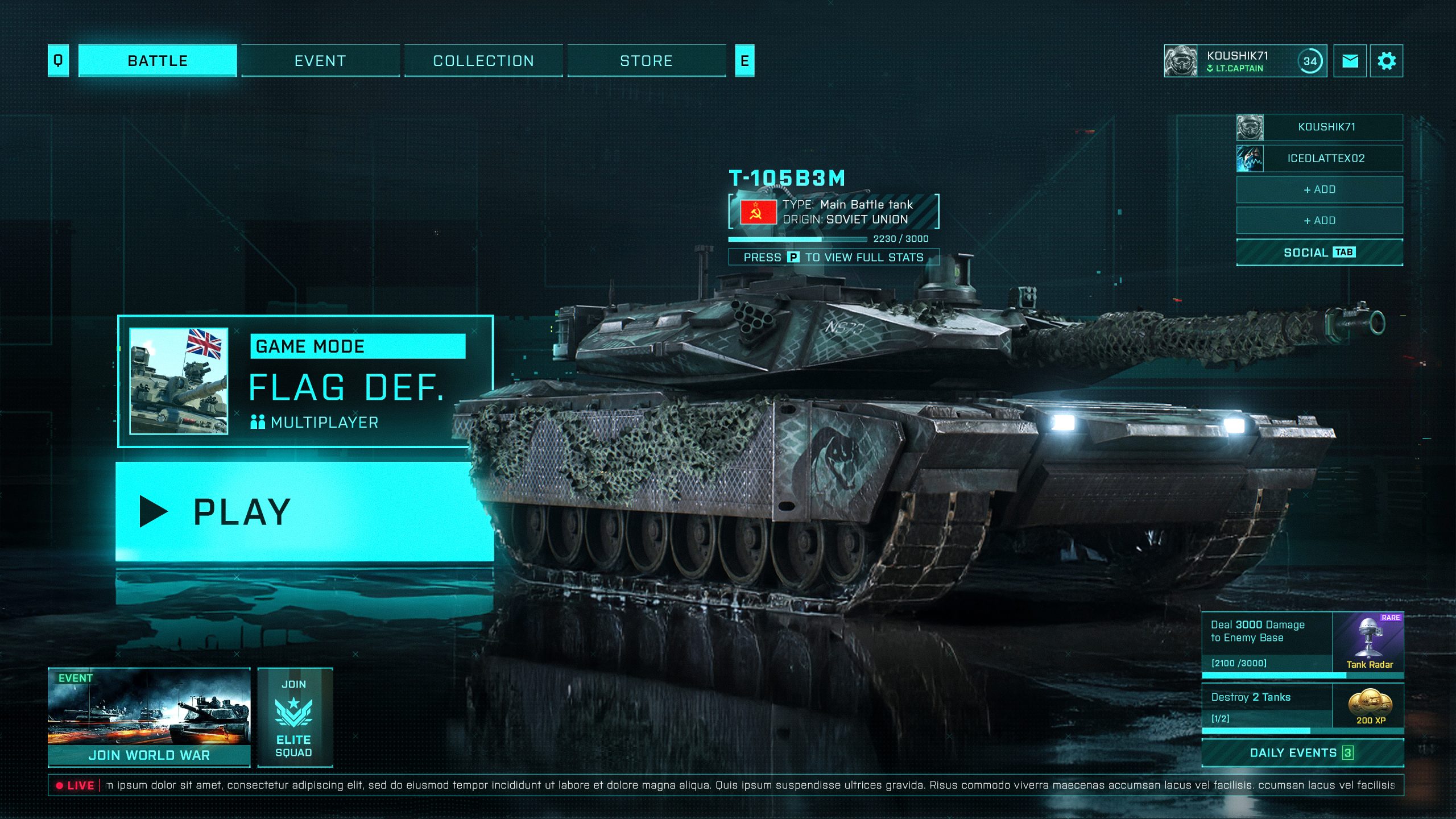Screen dimensions: 1456x819
Task: Open the Event tab
Action: point(320,61)
